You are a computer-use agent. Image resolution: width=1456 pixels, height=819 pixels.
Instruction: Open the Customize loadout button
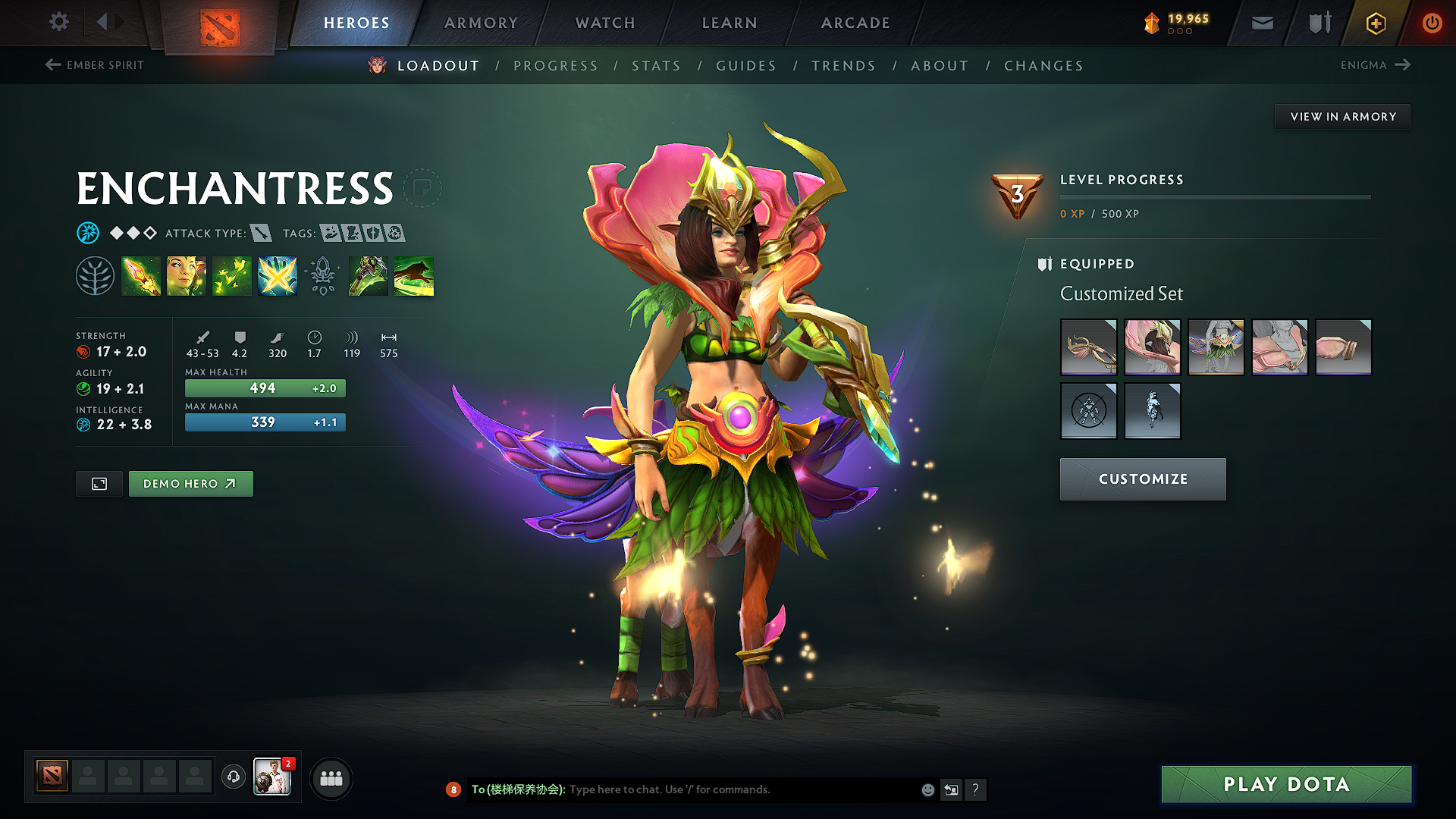coord(1143,479)
